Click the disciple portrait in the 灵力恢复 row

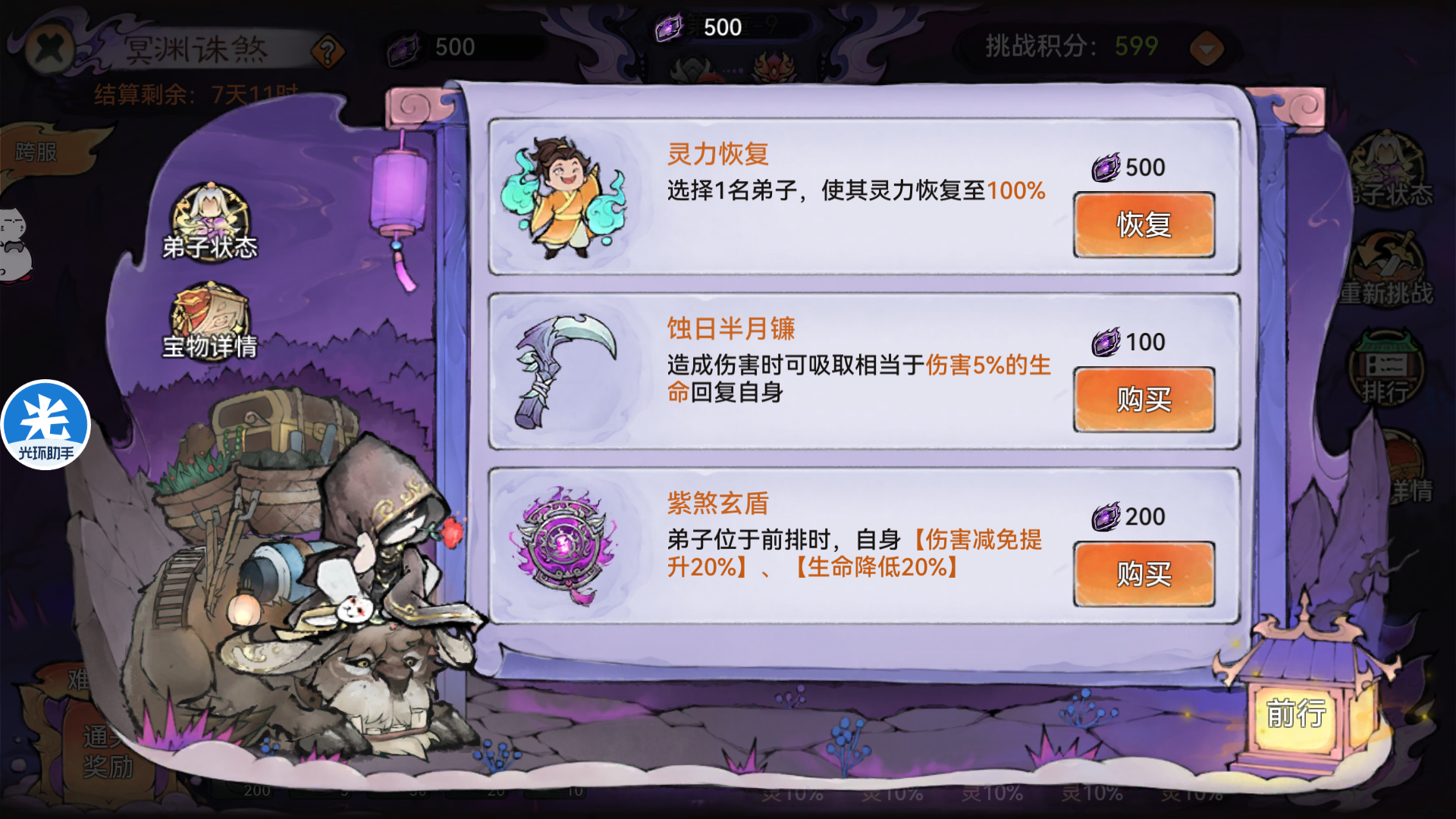pos(563,199)
